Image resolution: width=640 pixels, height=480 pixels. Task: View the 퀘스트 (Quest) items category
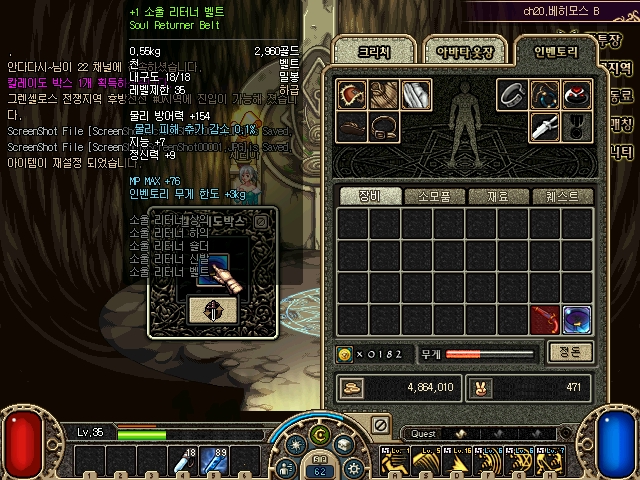pos(562,197)
